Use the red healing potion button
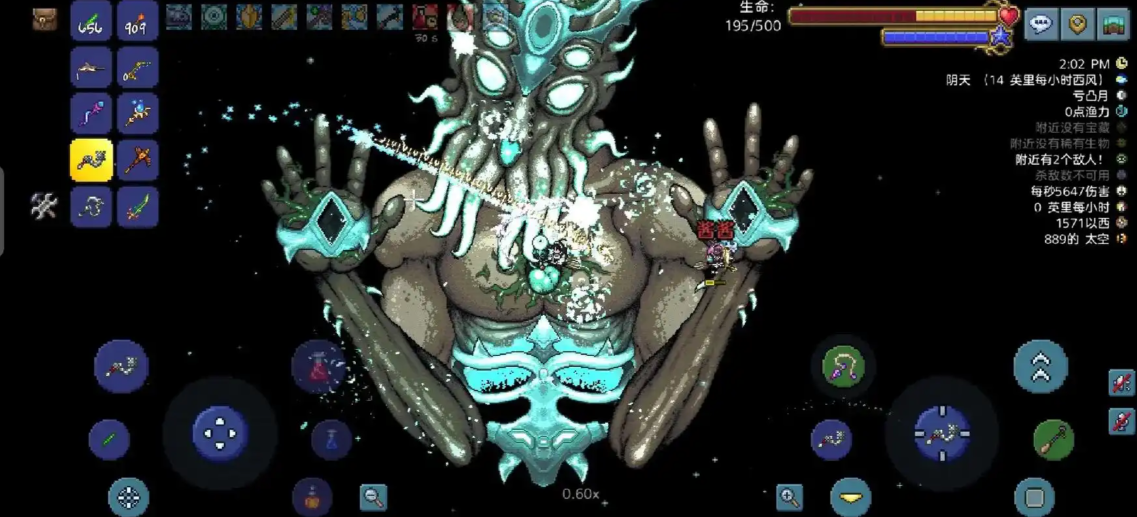The image size is (1137, 517). click(x=319, y=366)
